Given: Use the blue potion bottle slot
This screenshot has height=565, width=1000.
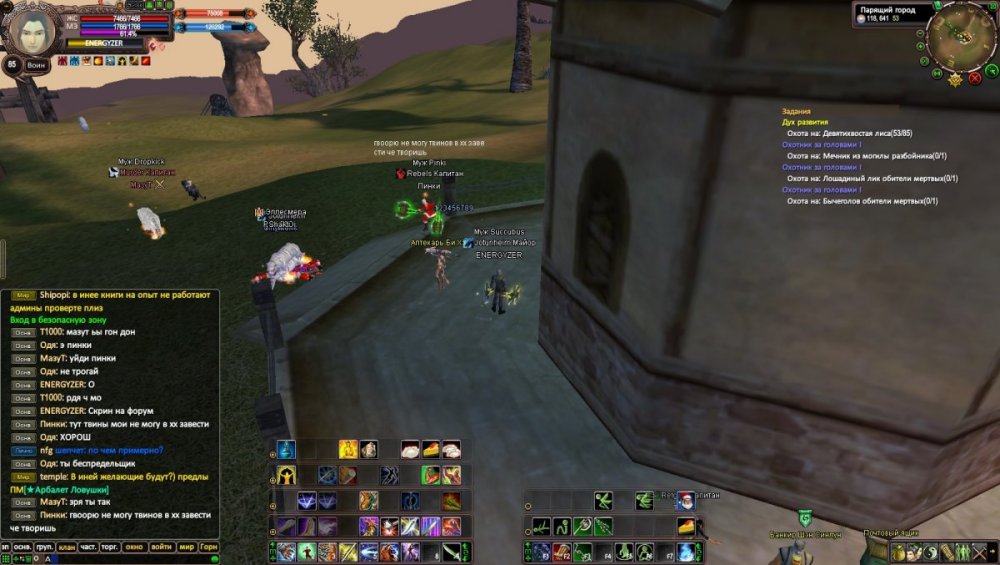Looking at the screenshot, I should click(x=287, y=450).
